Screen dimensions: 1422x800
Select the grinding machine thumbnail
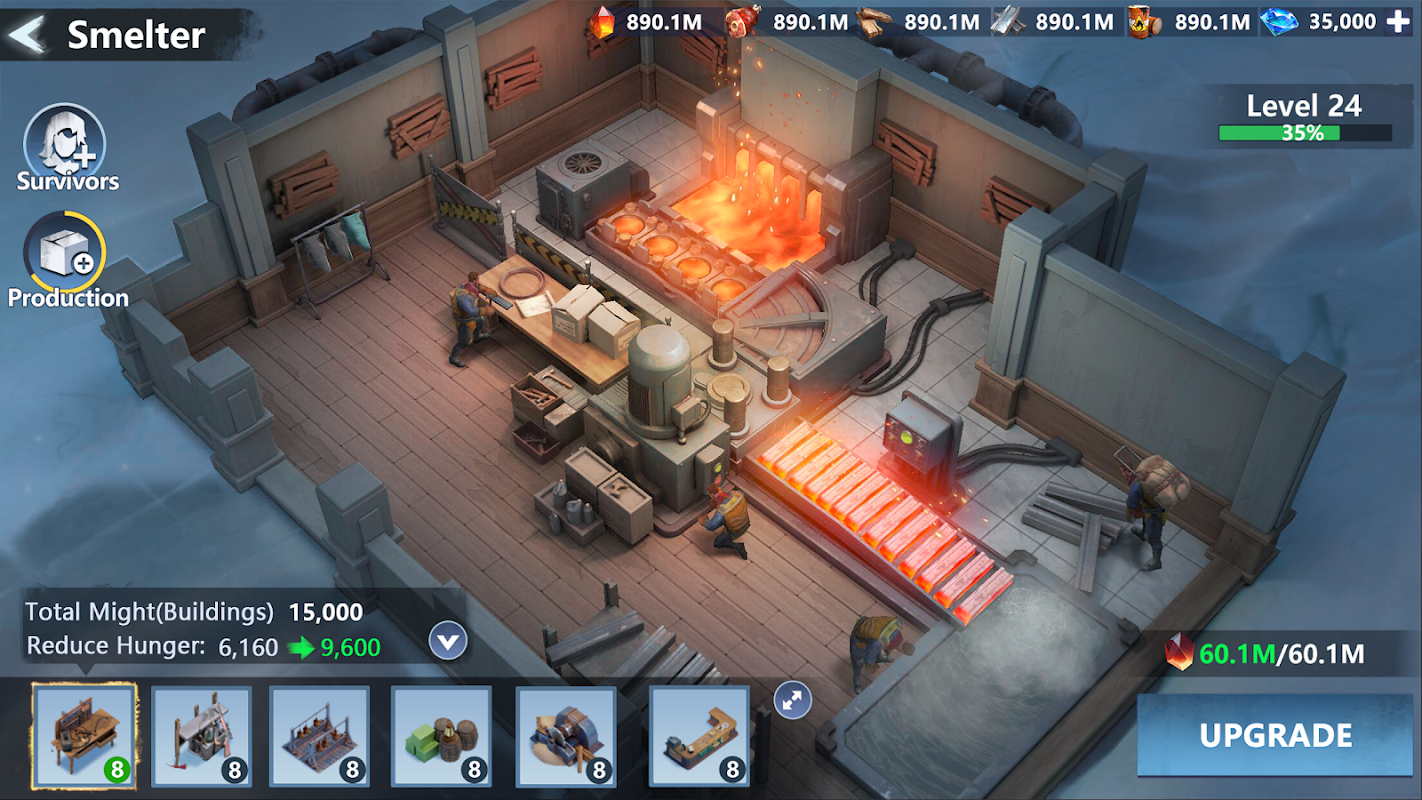(566, 736)
